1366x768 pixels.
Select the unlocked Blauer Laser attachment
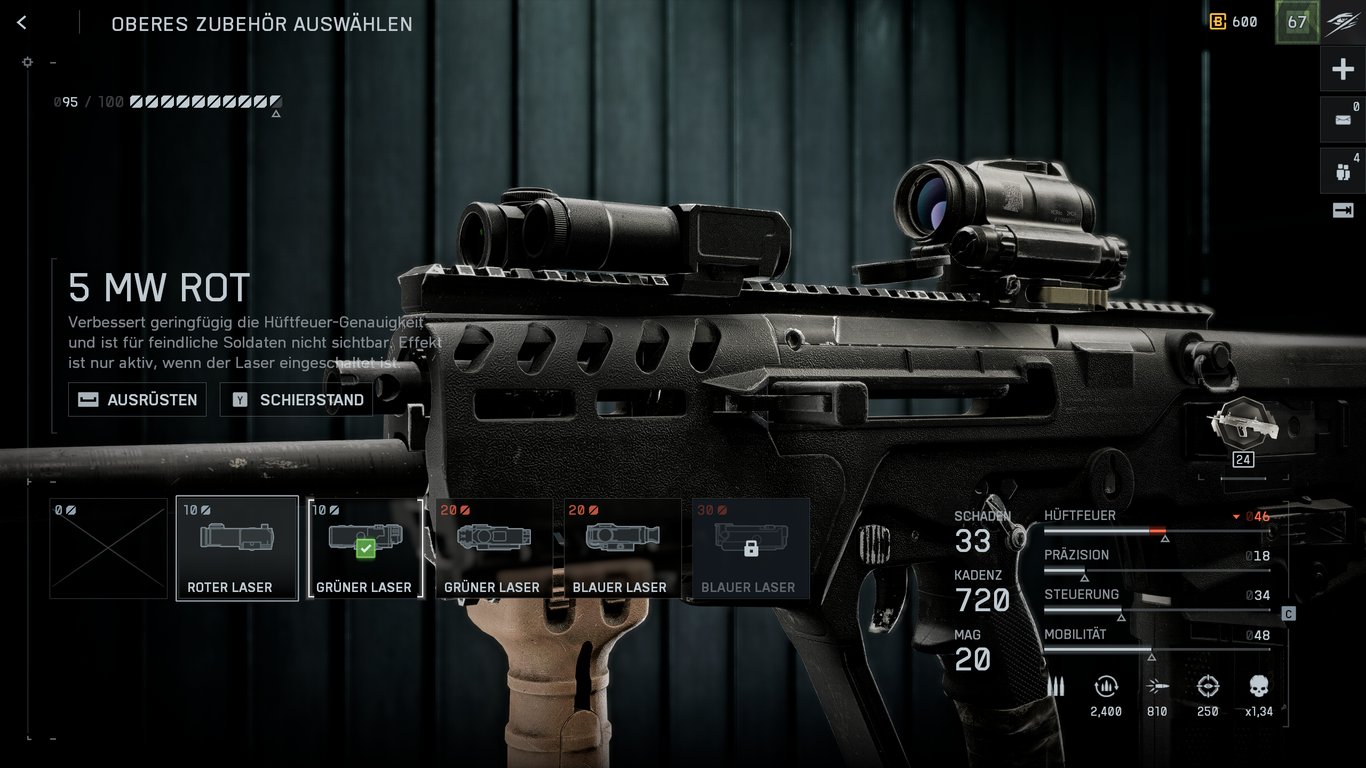[x=621, y=548]
